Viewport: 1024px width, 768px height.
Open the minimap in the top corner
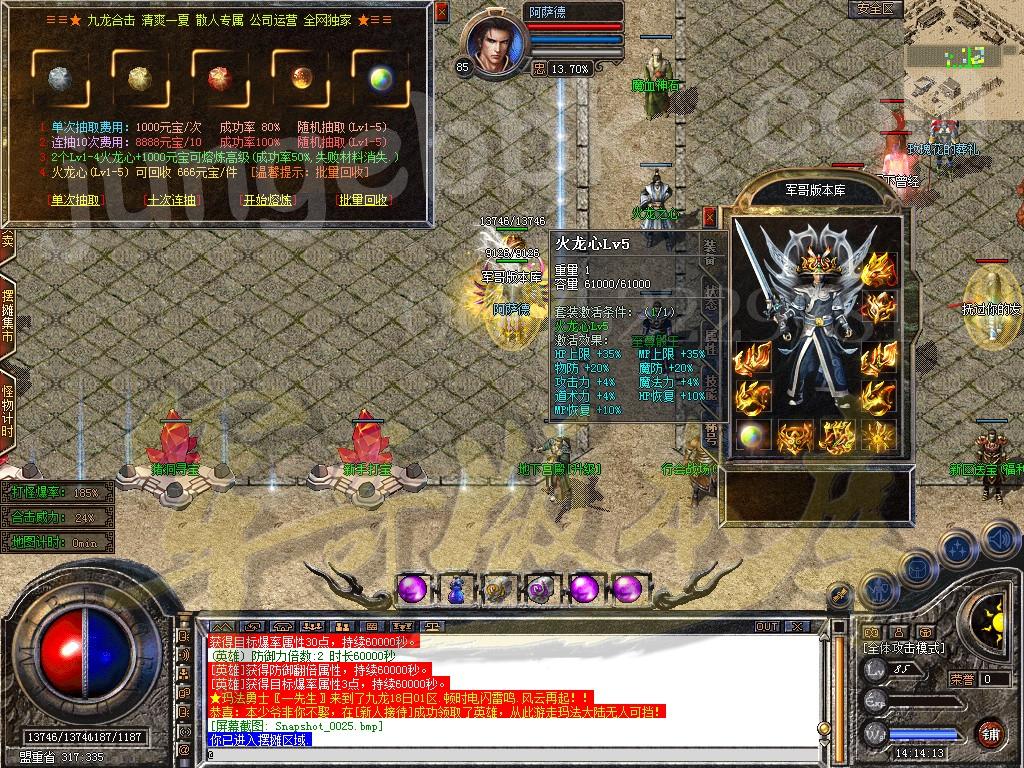[x=963, y=58]
